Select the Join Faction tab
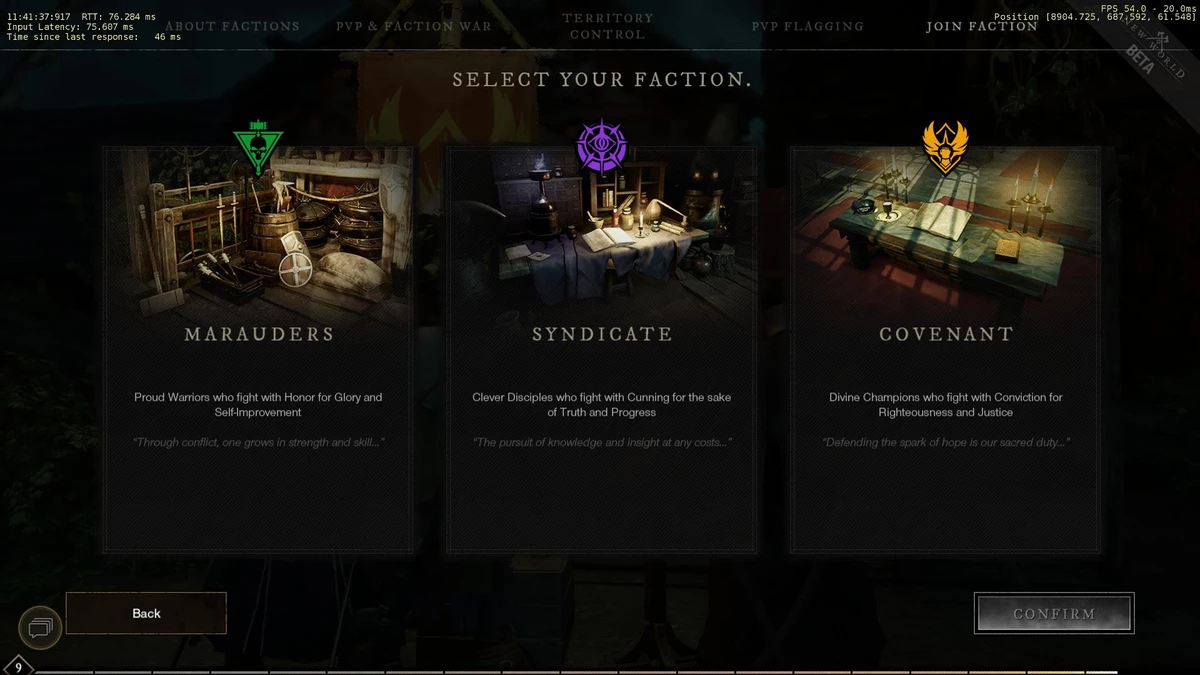Screen dimensions: 1200x675 point(982,26)
